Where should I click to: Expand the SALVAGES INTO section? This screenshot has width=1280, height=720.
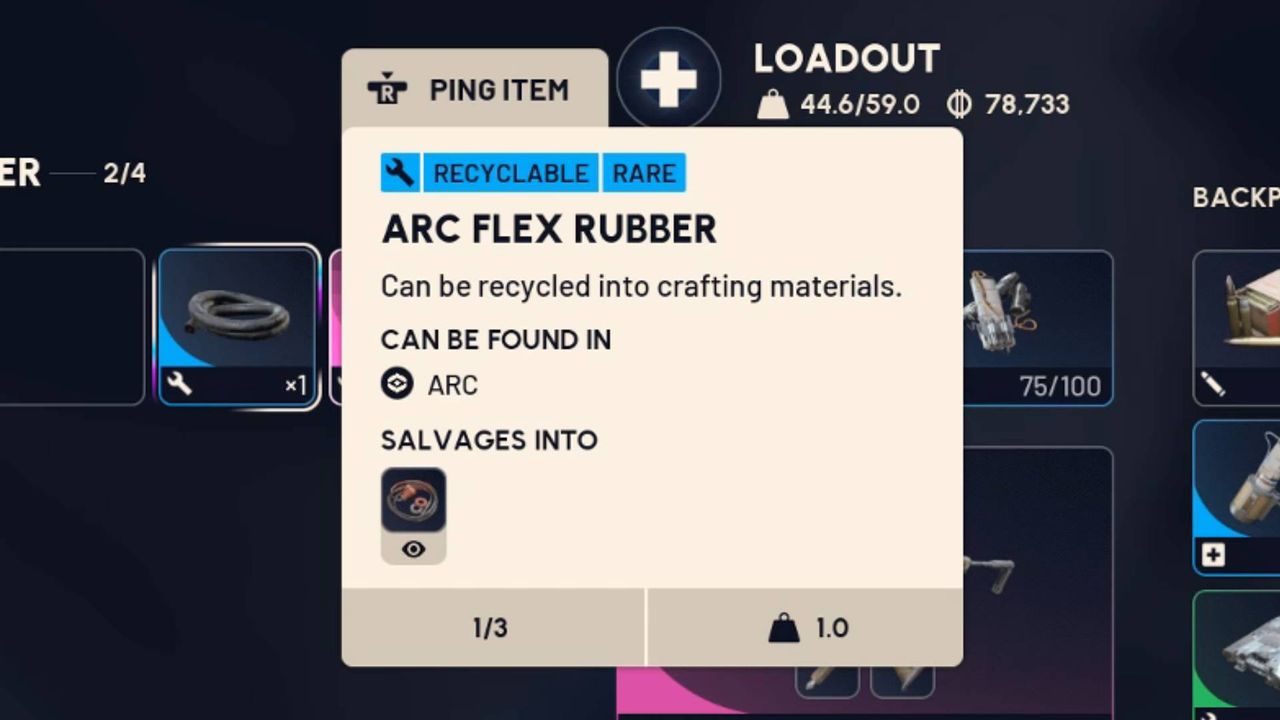[488, 440]
